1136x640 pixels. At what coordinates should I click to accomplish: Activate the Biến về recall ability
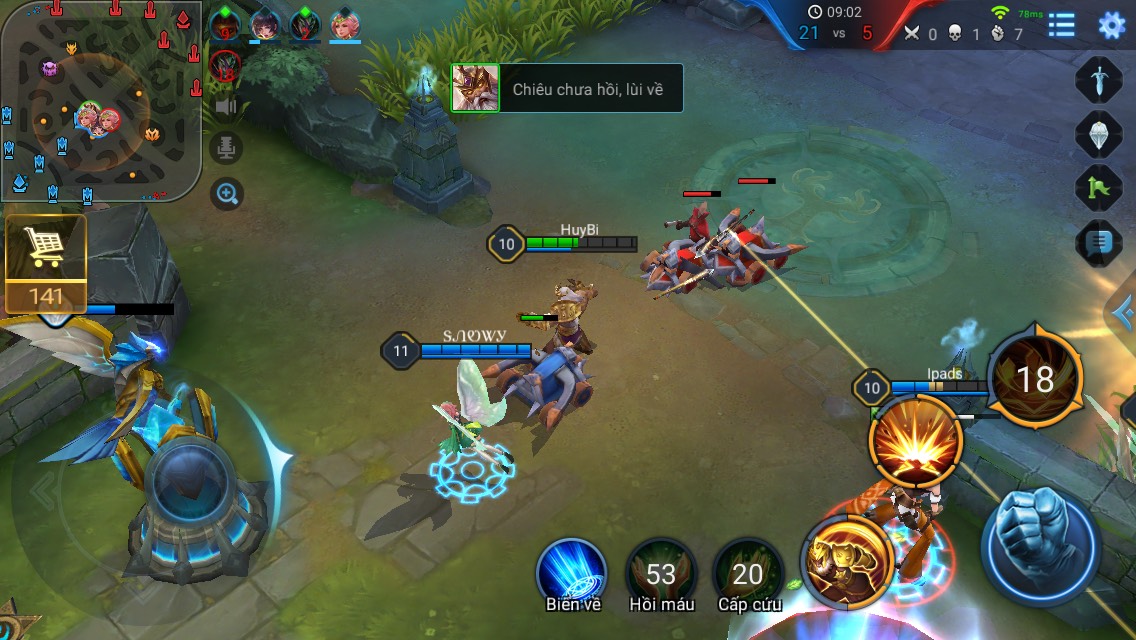572,572
